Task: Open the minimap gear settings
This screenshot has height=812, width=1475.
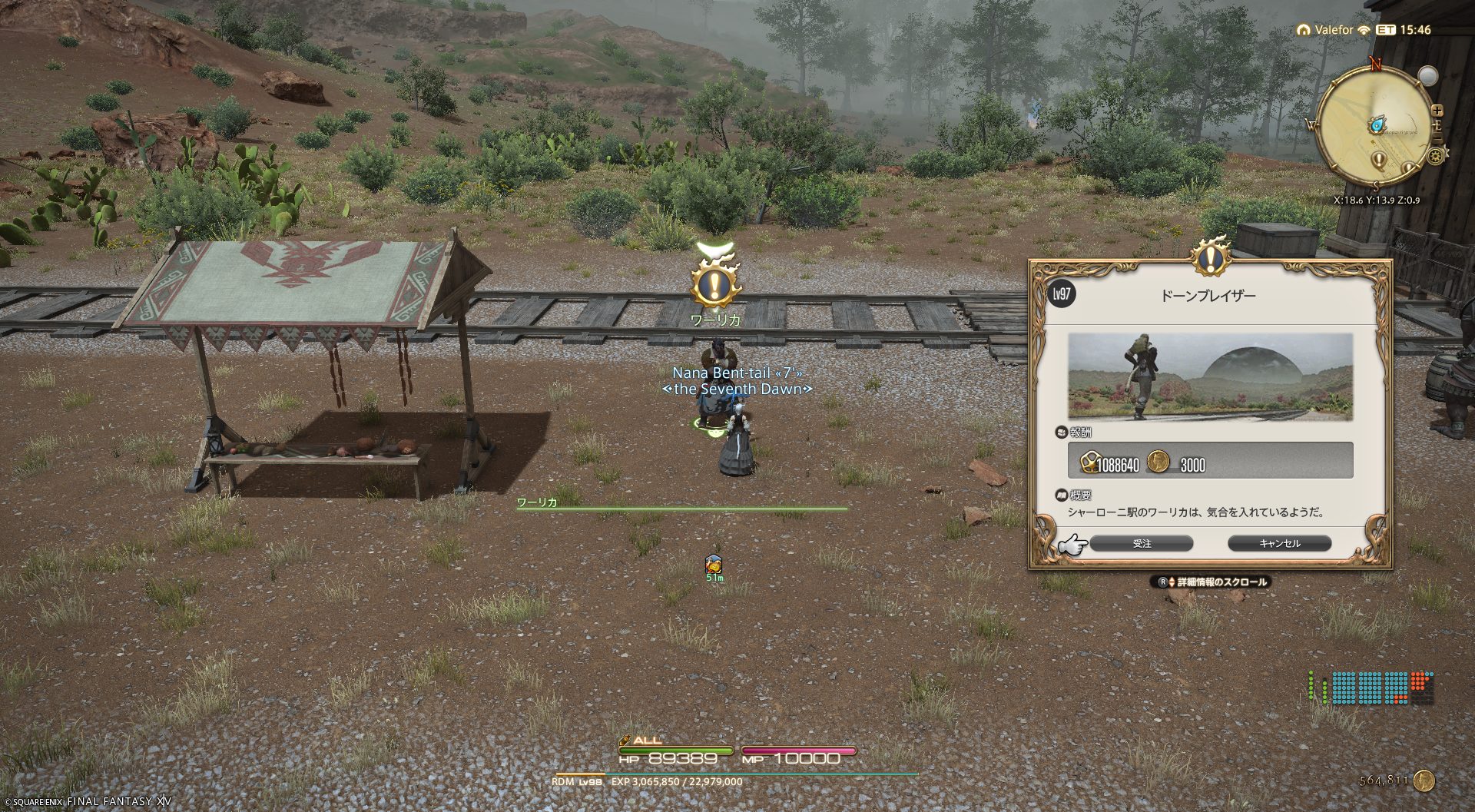Action: click(x=1435, y=156)
